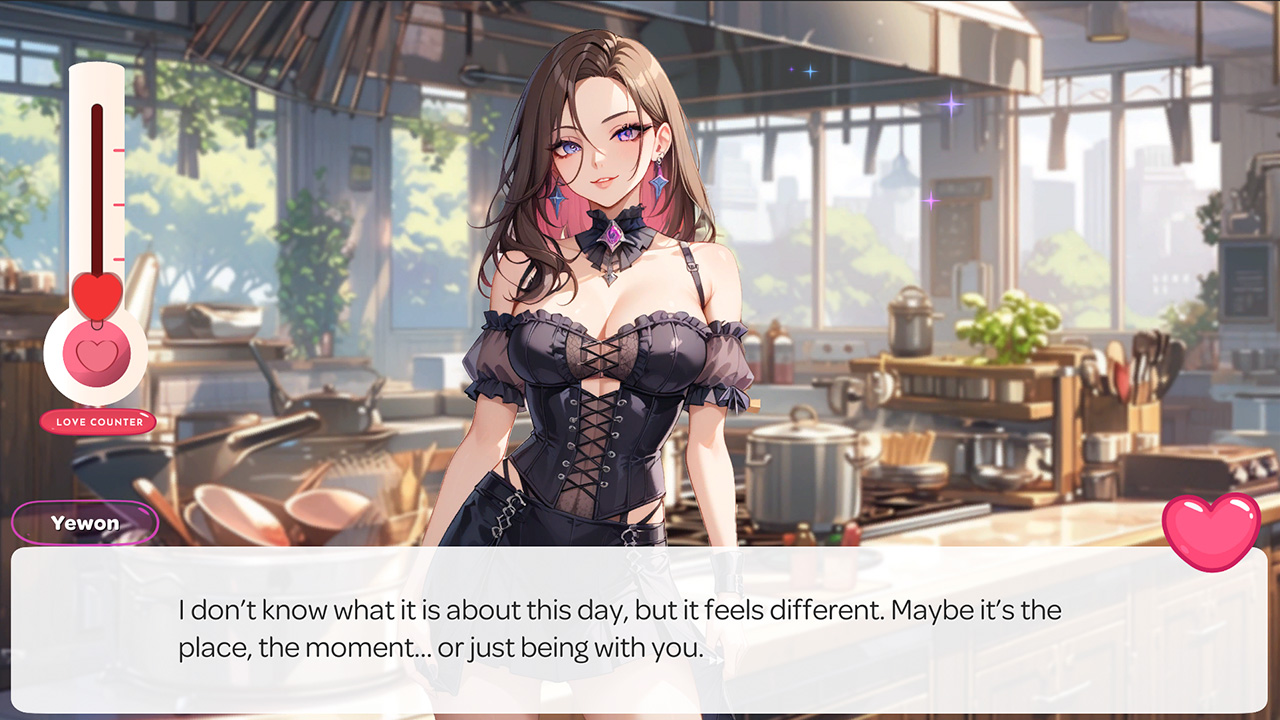Open the Love Counter menu label

point(96,421)
